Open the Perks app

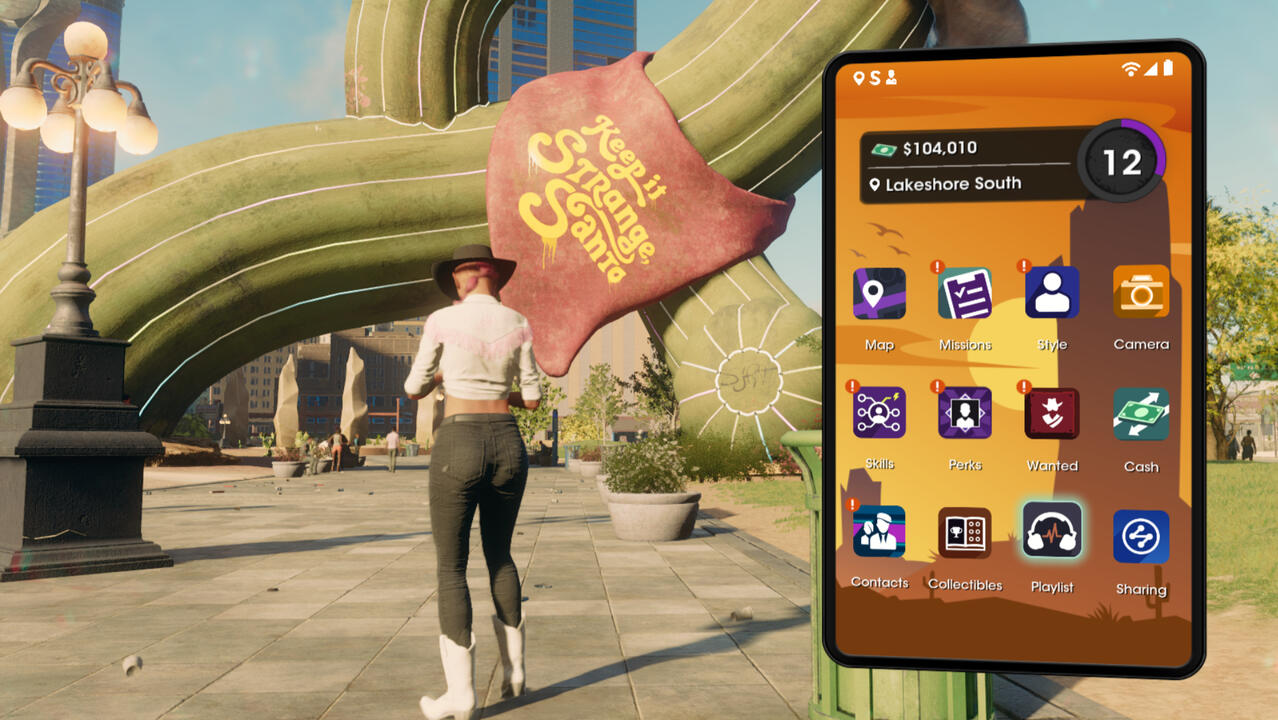[965, 413]
